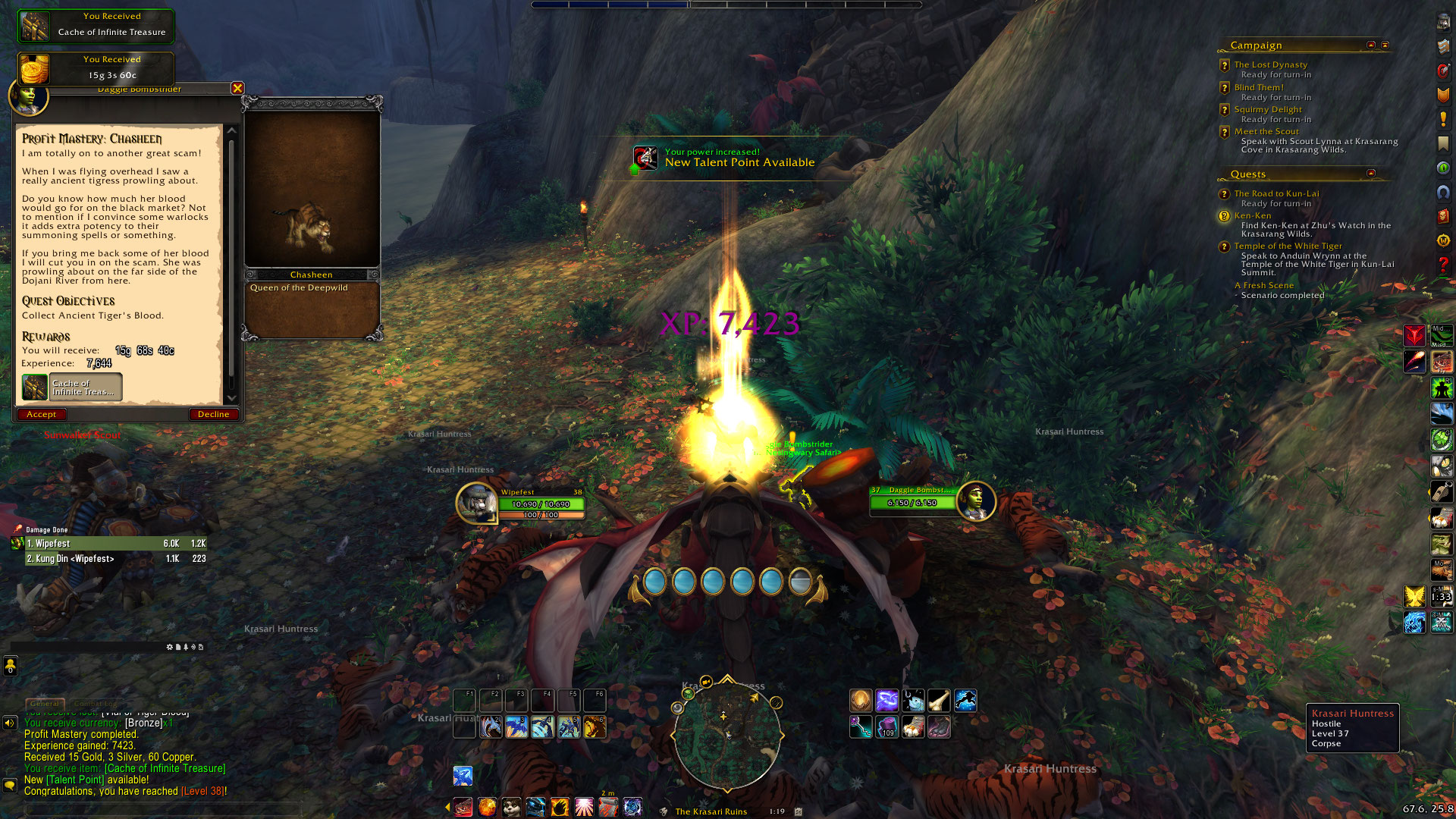Open The Lost Dynasty campaign quest
The height and width of the screenshot is (819, 1456).
(x=1270, y=64)
